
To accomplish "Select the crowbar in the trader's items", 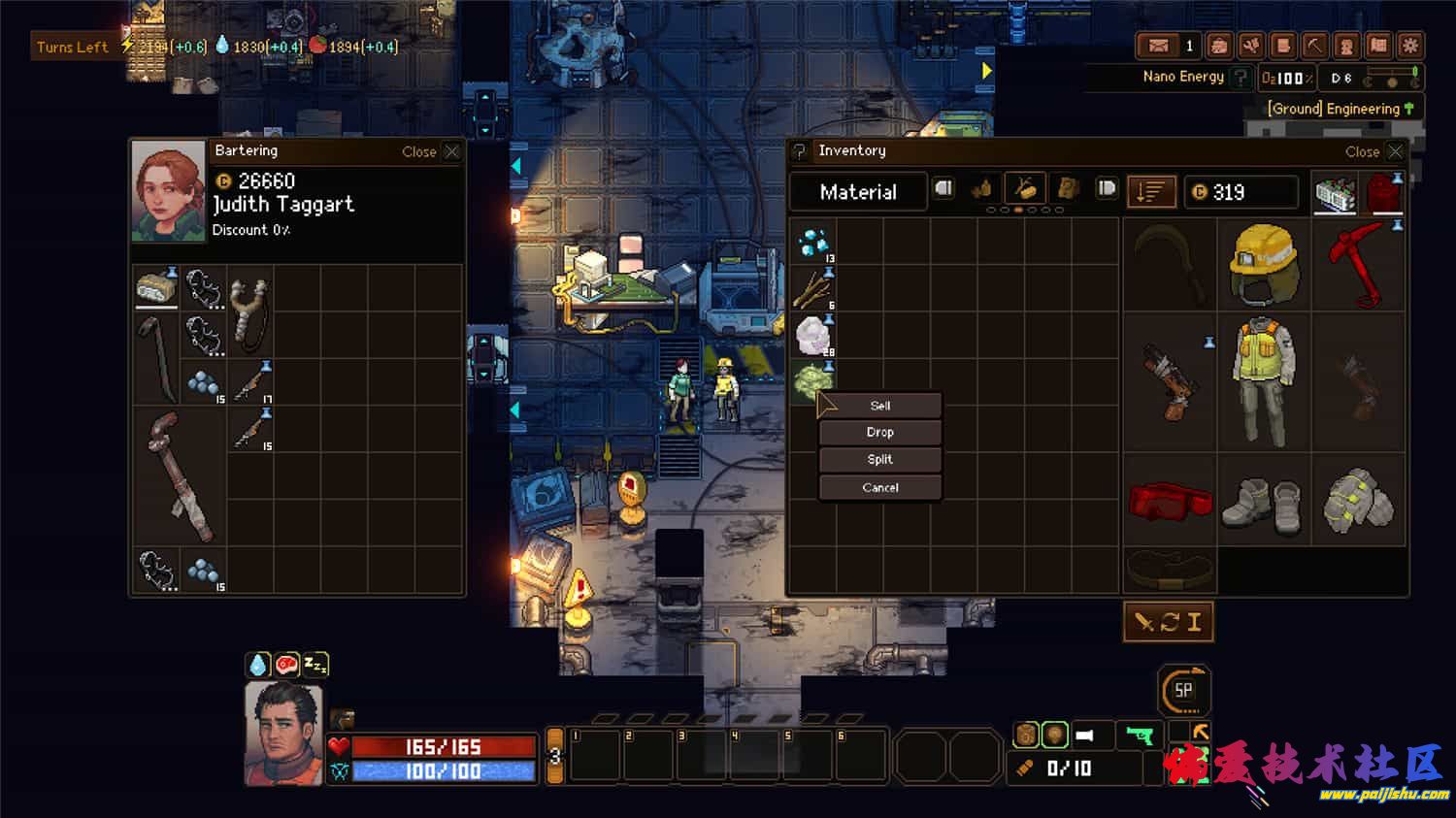I will pyautogui.click(x=156, y=357).
